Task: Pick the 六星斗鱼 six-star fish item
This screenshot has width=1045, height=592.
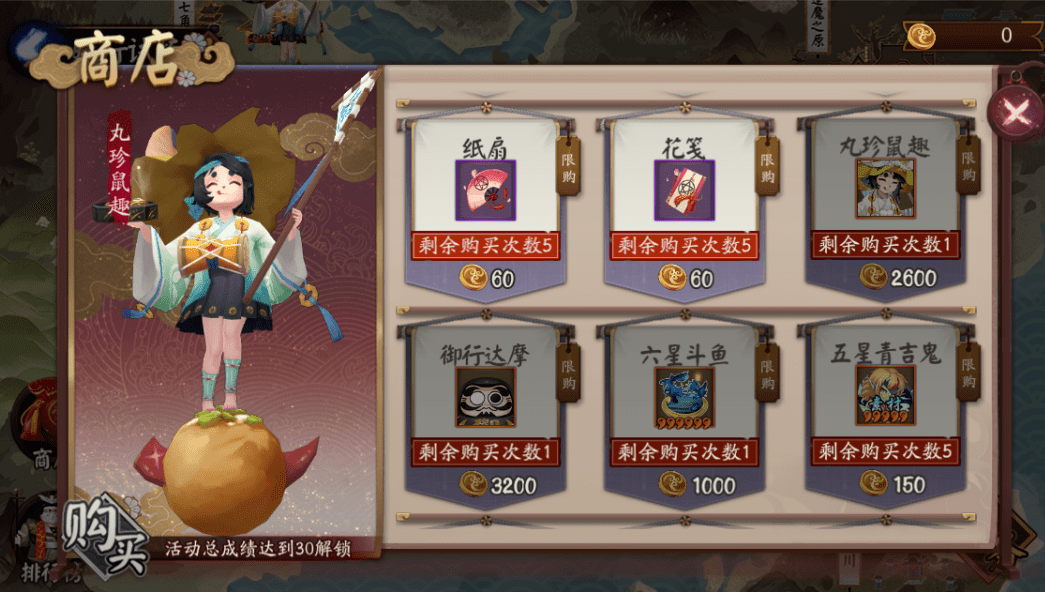Action: pos(684,397)
